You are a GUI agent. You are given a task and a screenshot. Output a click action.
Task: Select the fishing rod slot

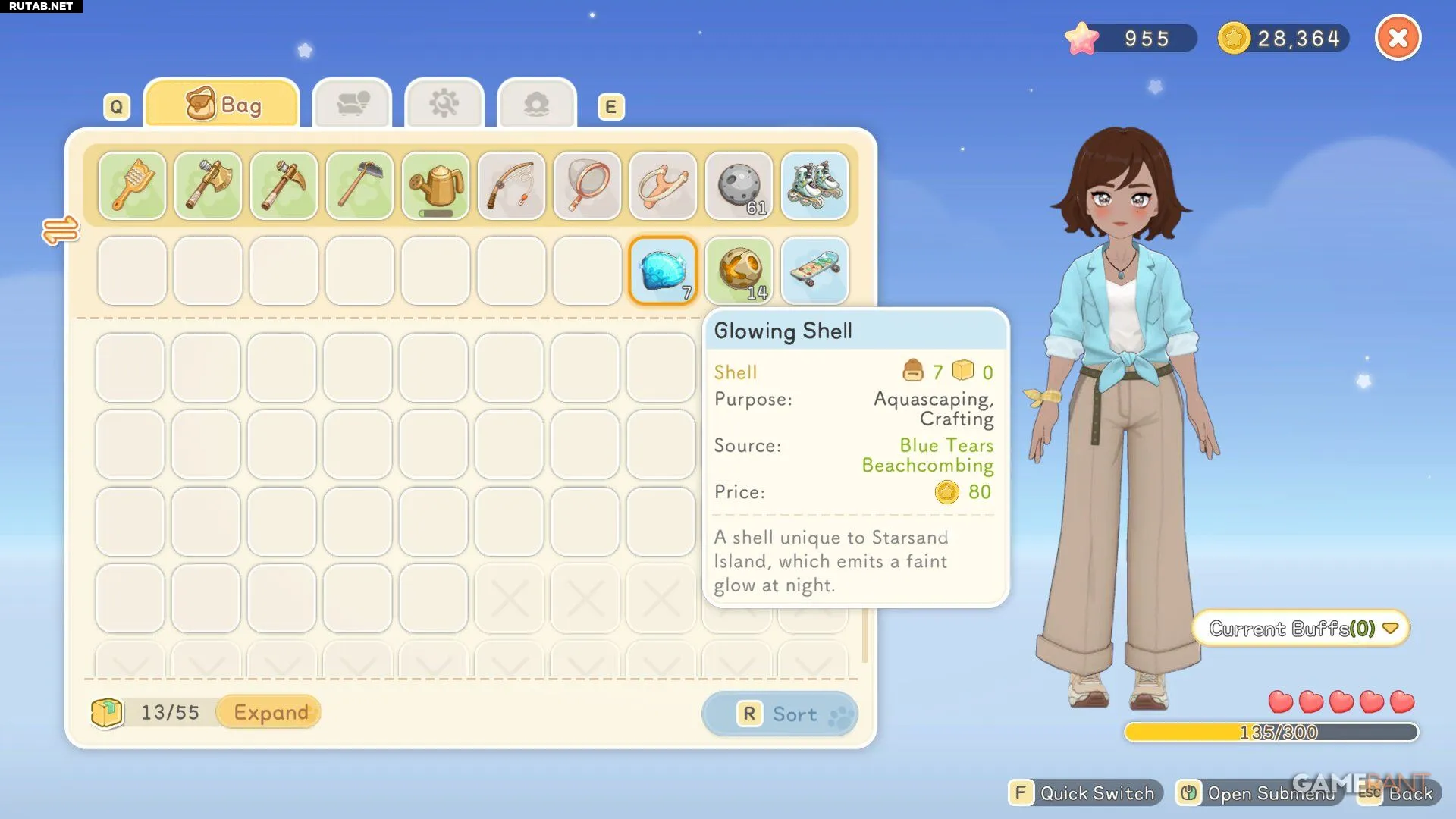pos(511,186)
